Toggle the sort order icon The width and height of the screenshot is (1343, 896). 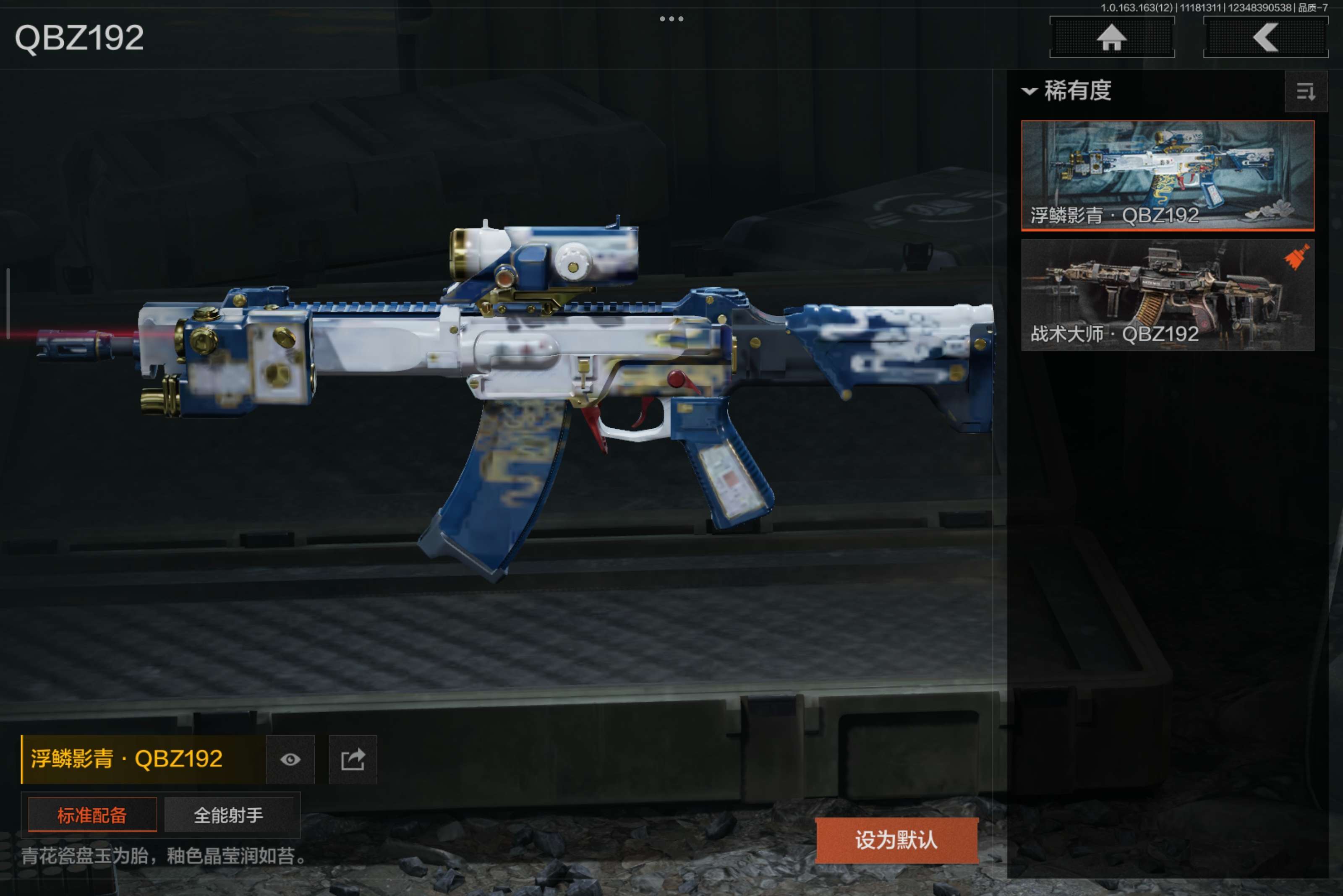(x=1305, y=91)
